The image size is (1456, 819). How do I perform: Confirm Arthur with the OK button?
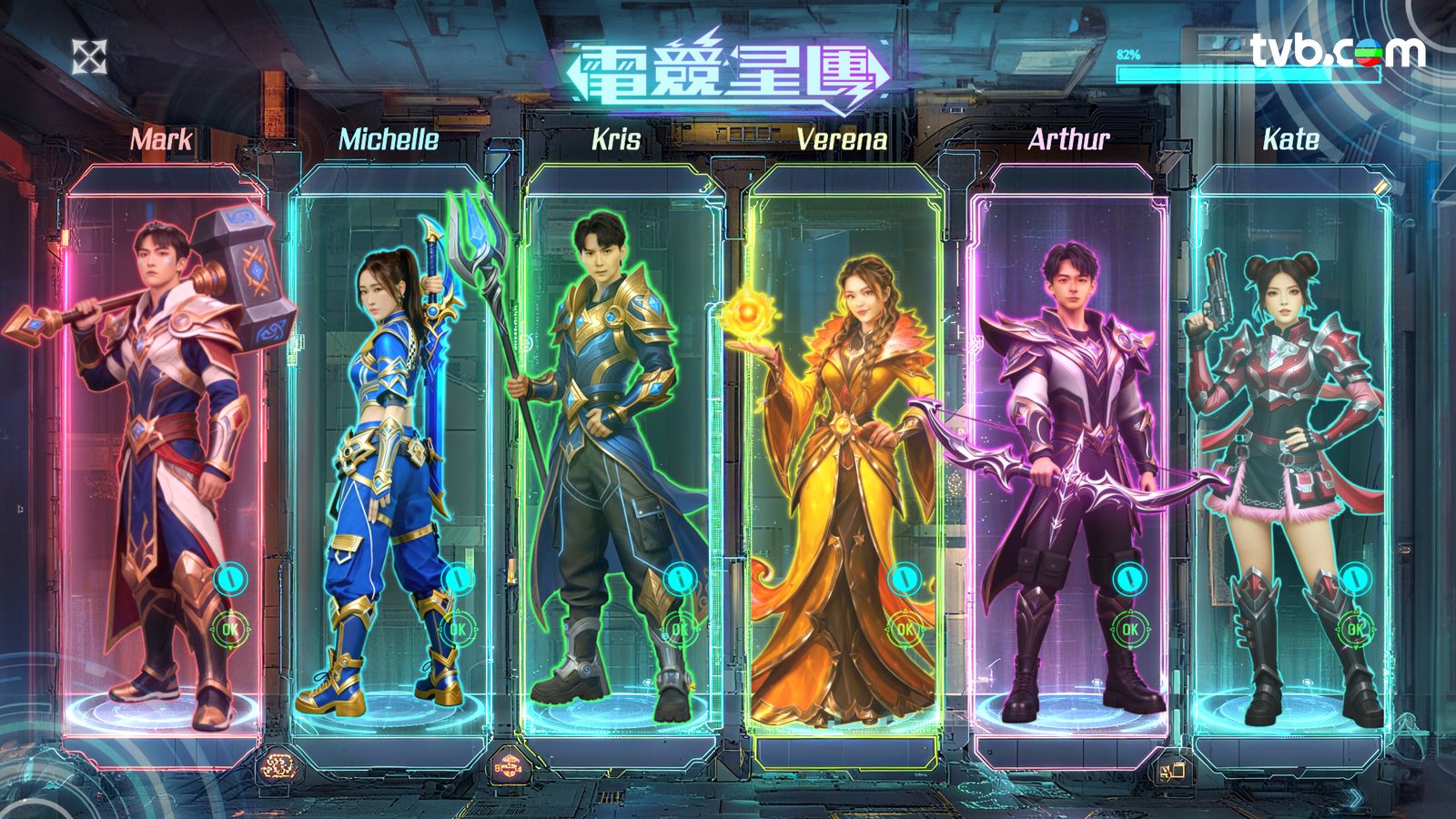[x=1129, y=628]
